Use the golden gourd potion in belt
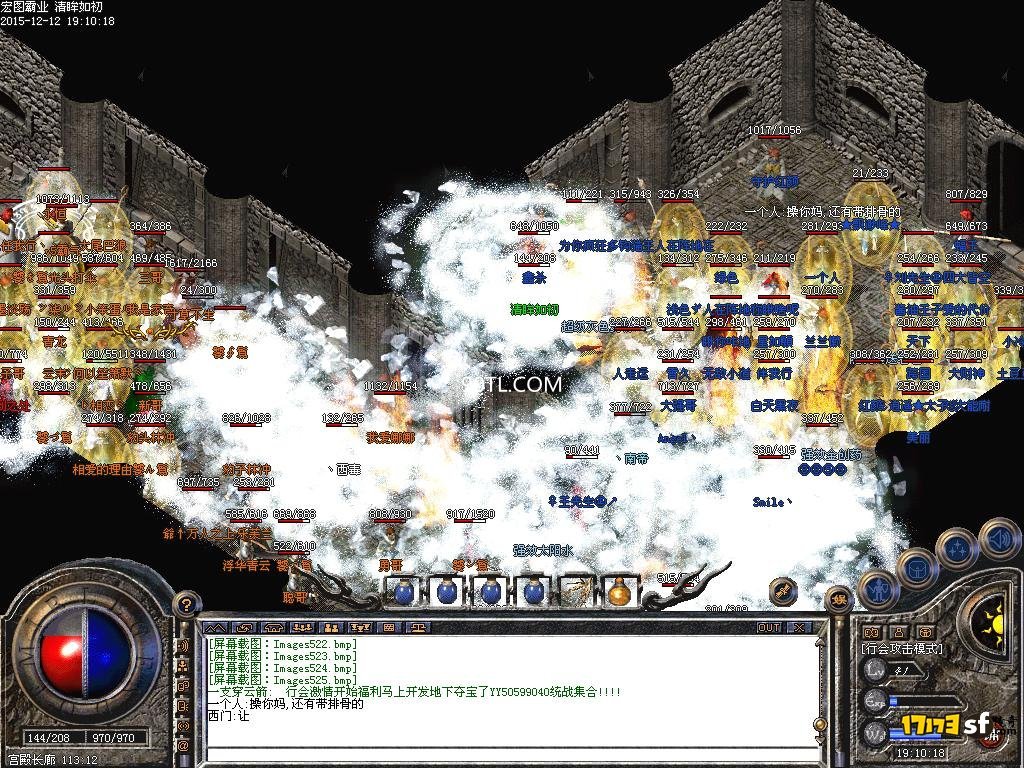1024x768 pixels. [619, 592]
